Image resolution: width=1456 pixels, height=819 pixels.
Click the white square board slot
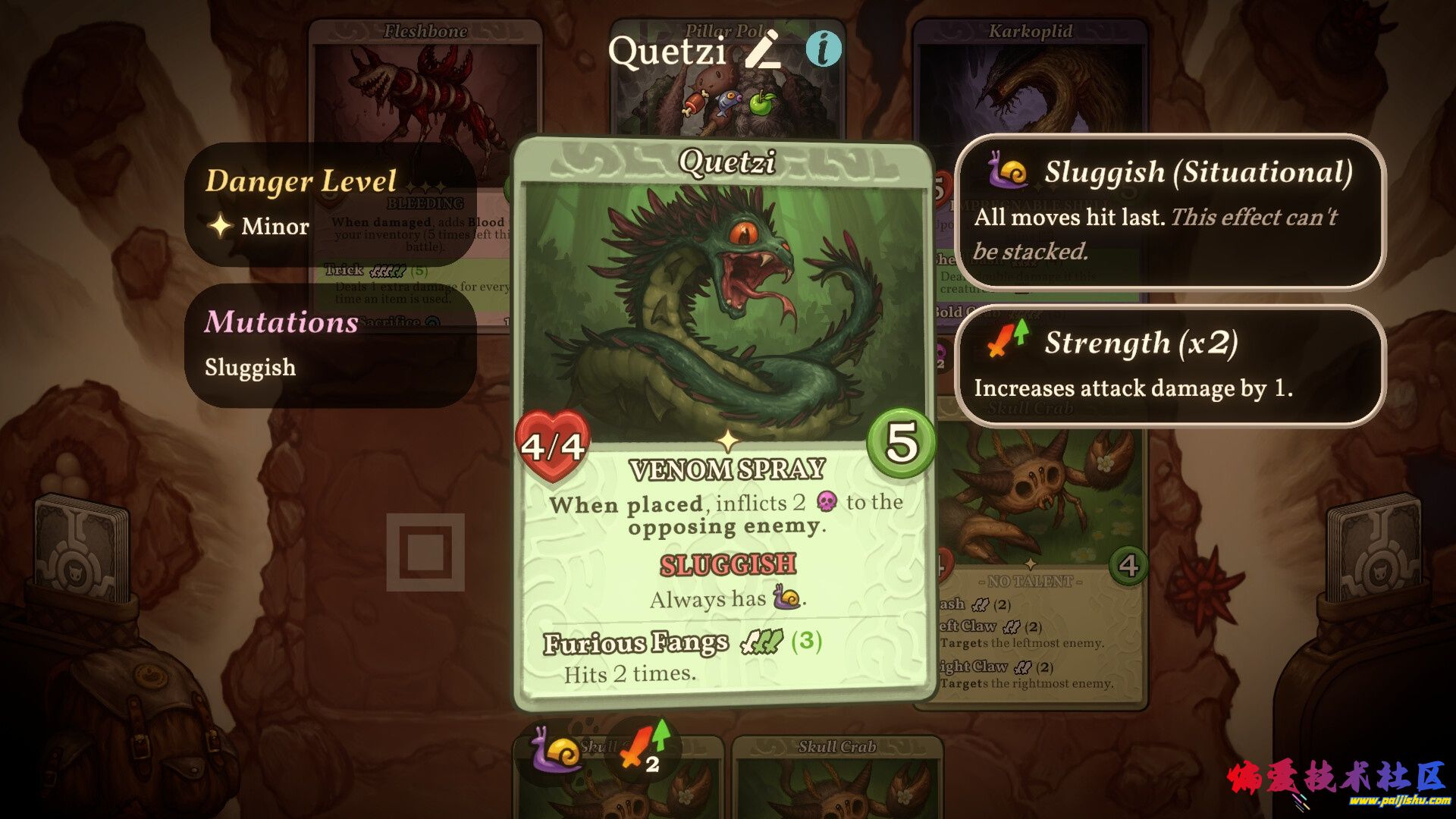point(425,552)
